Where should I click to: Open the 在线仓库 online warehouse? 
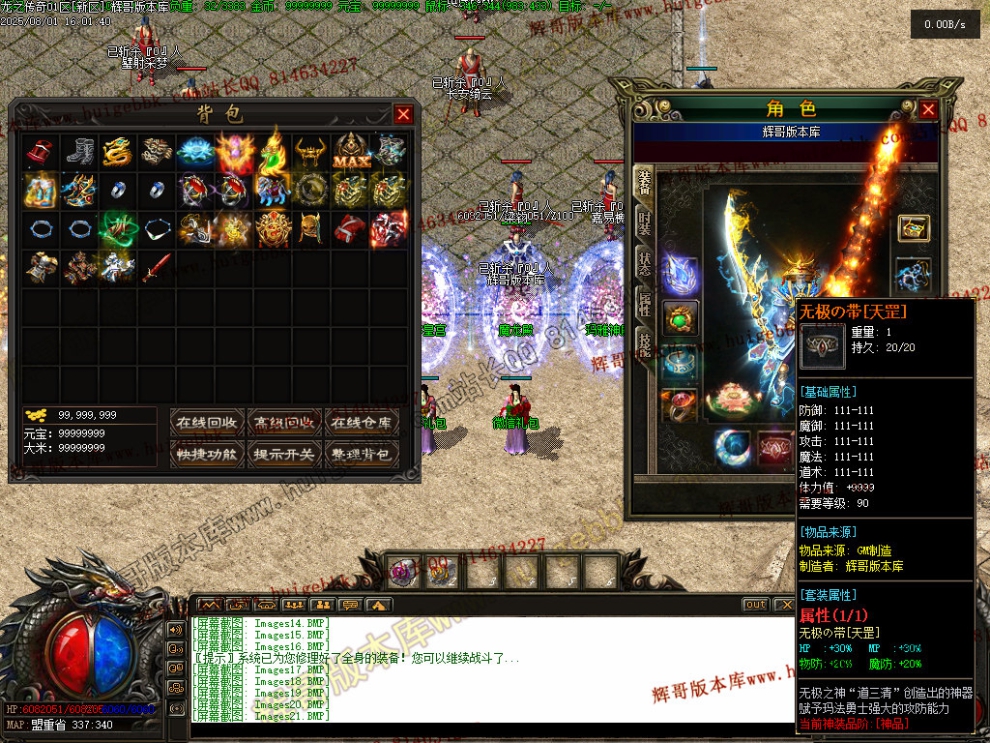(x=362, y=422)
